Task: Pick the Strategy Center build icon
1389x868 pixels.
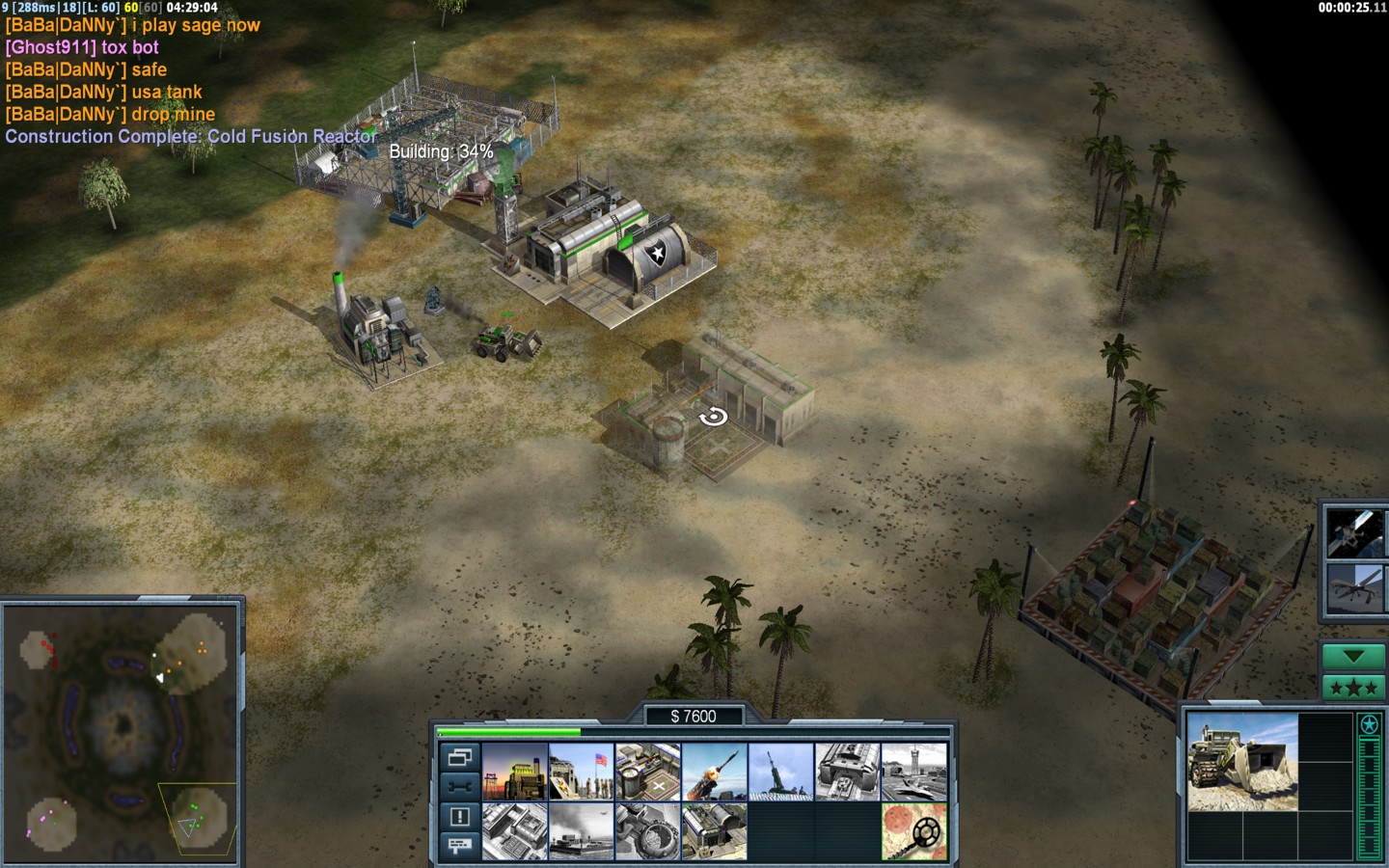Action: point(514,830)
